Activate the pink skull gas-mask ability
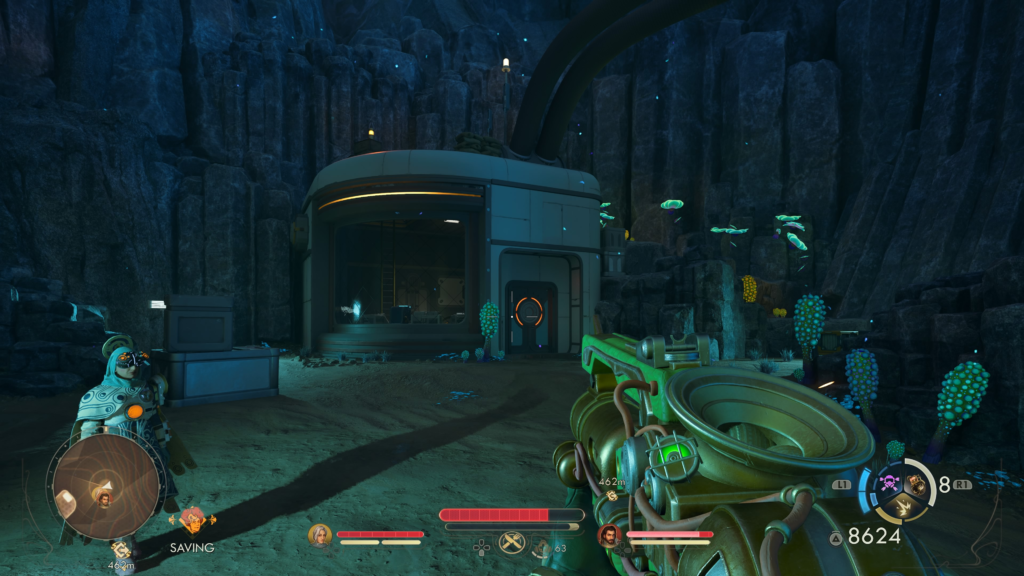 888,485
